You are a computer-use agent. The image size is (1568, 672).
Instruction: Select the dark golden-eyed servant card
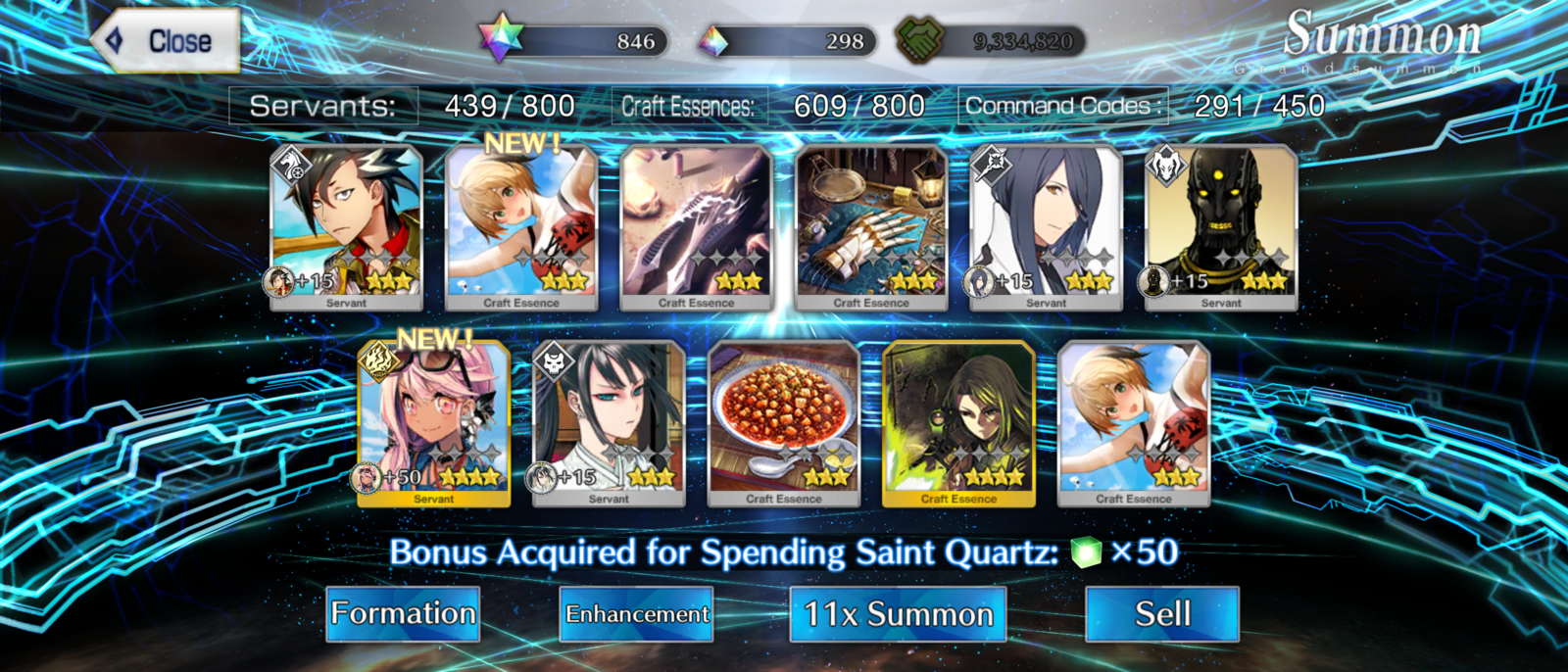(x=1221, y=227)
